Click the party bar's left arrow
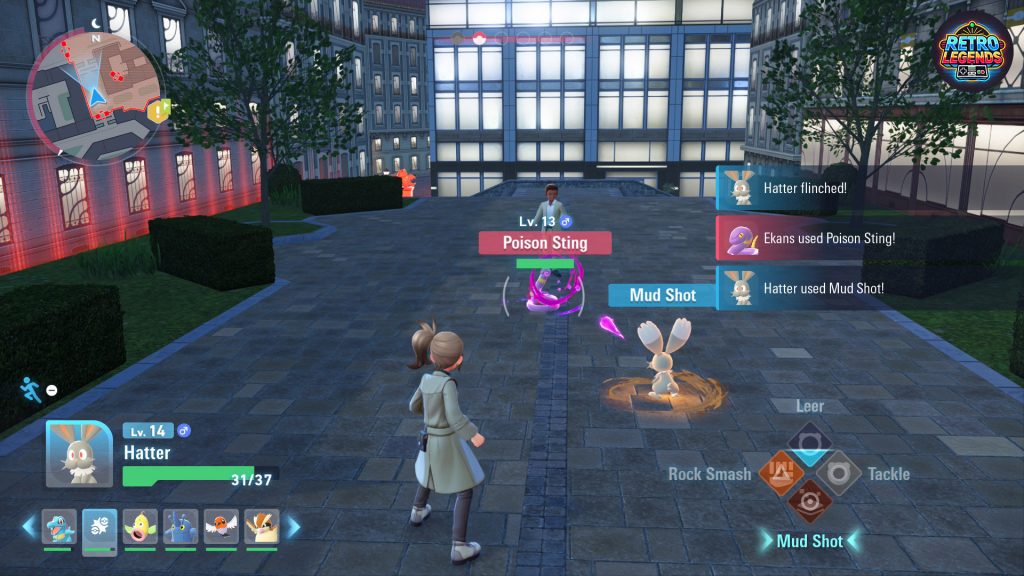1024x576 pixels. tap(29, 526)
